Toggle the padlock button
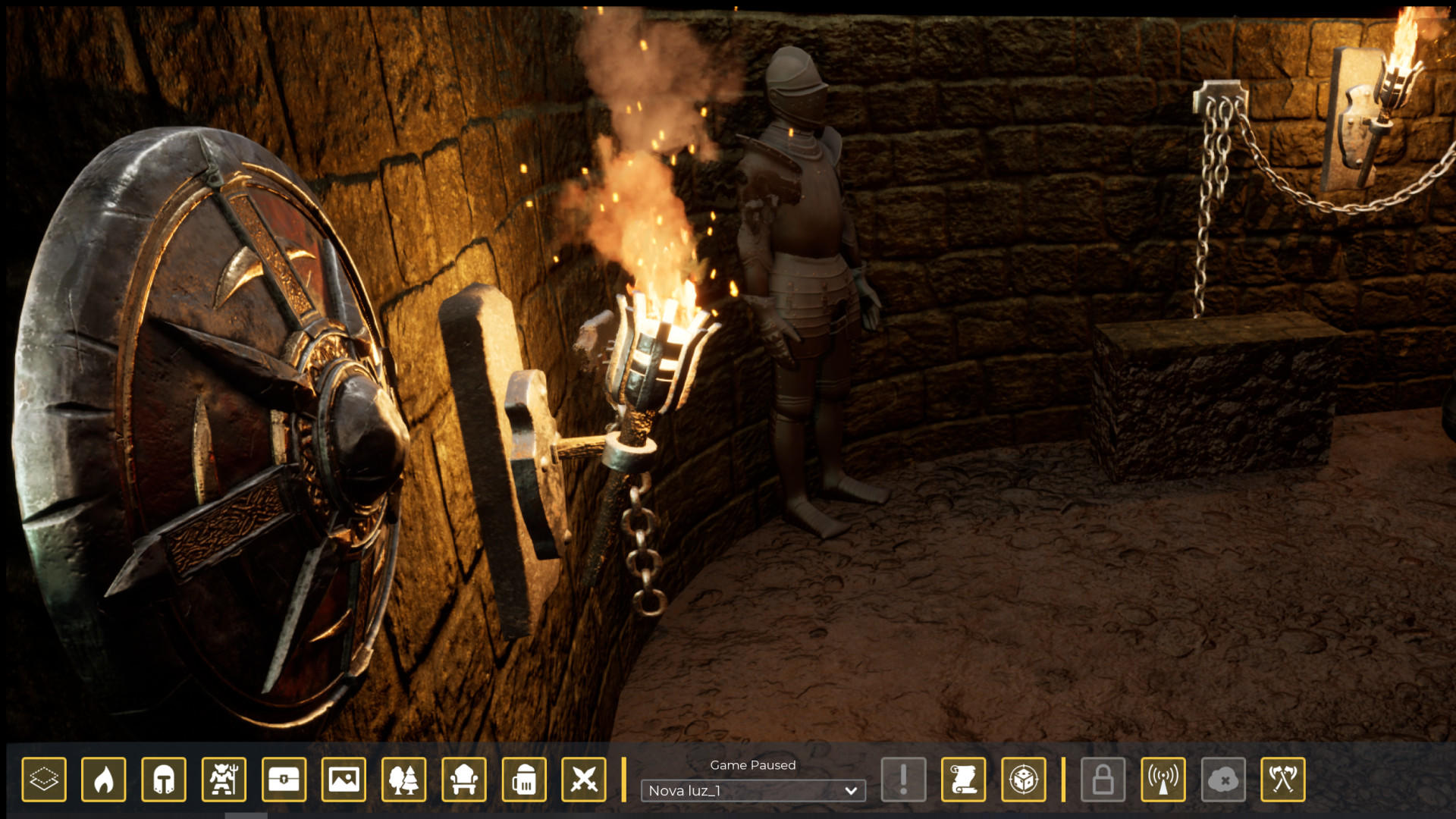This screenshot has width=1456, height=819. tap(1103, 779)
